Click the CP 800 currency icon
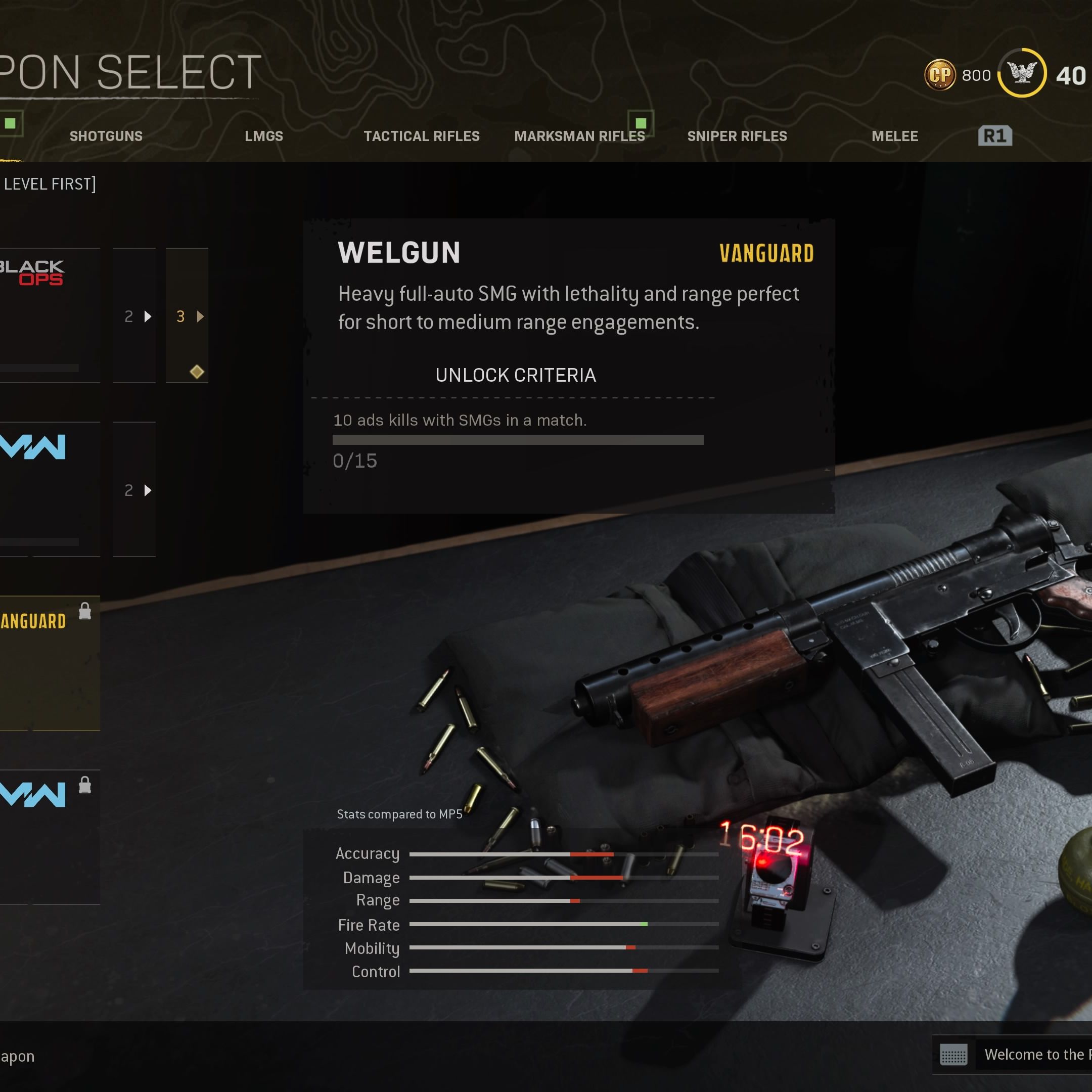The image size is (1092, 1092). pos(939,75)
